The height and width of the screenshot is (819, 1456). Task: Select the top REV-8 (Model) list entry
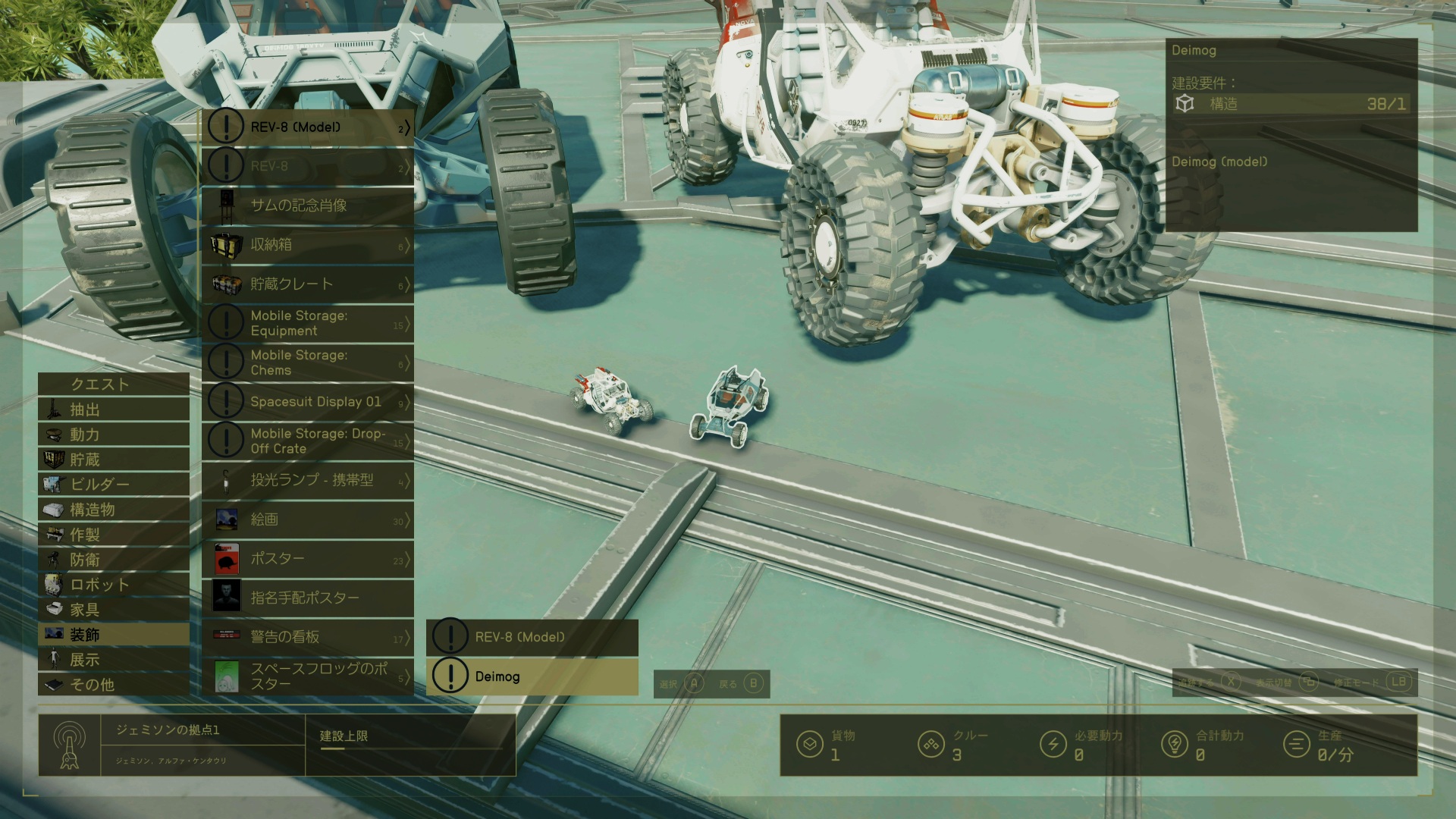(x=308, y=127)
